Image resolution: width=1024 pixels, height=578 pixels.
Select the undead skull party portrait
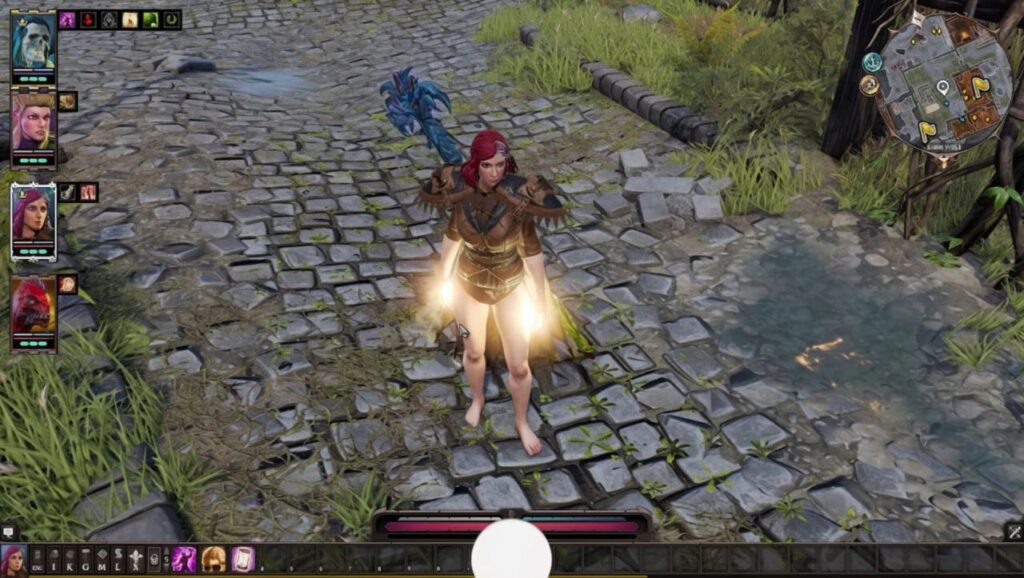pos(33,43)
